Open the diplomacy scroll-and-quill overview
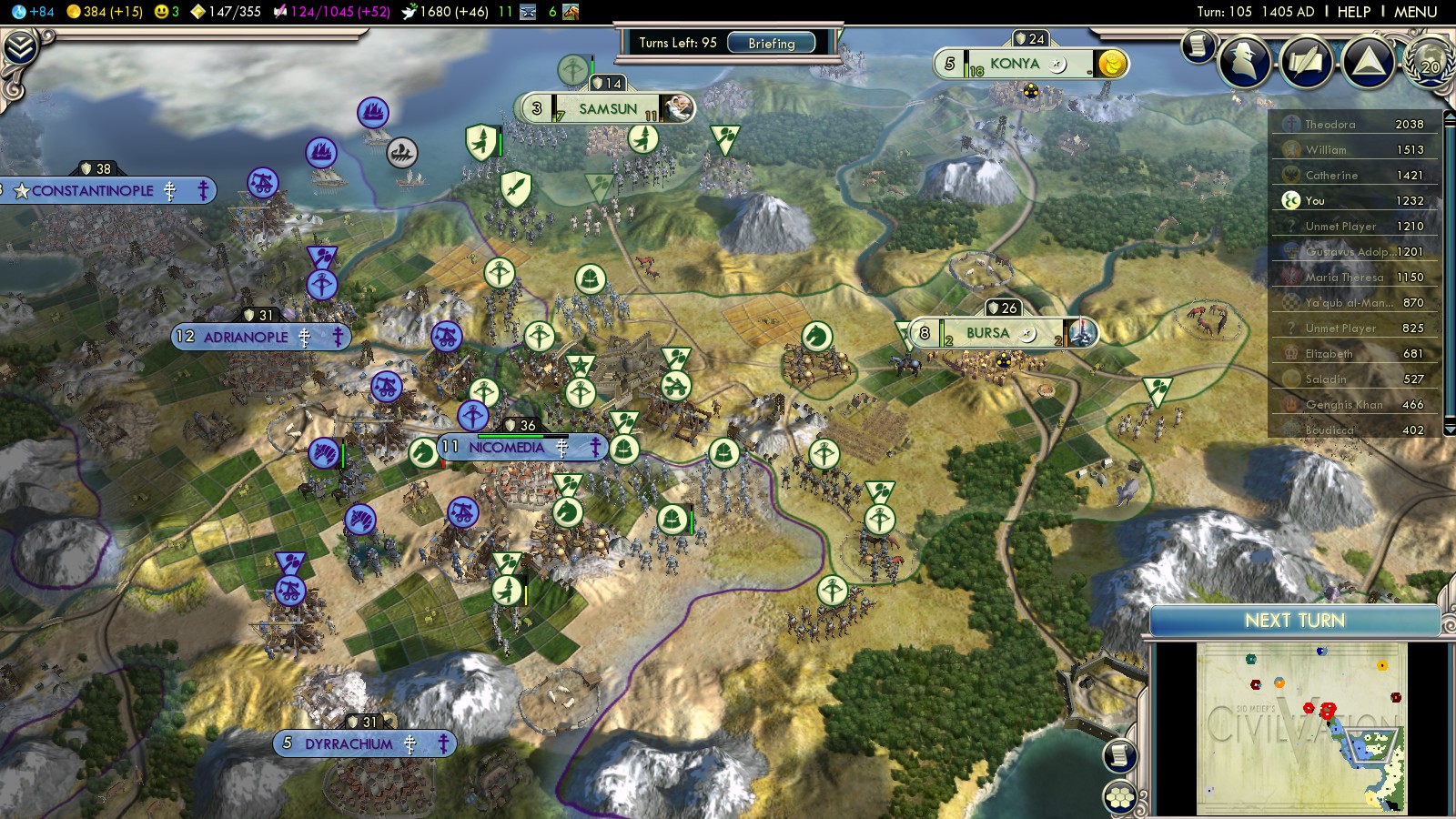 click(1306, 62)
